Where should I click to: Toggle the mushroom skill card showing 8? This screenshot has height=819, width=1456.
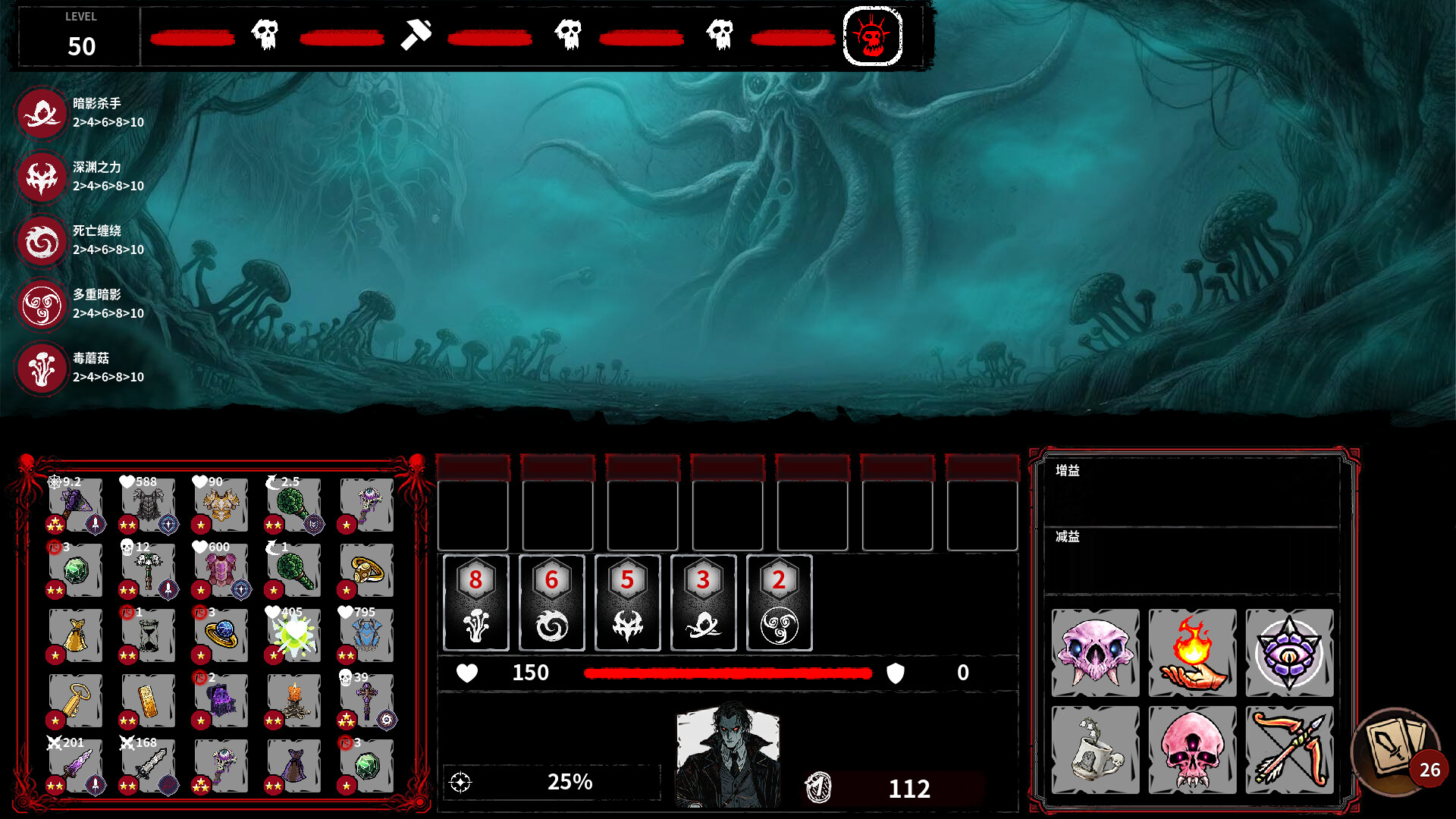(475, 603)
